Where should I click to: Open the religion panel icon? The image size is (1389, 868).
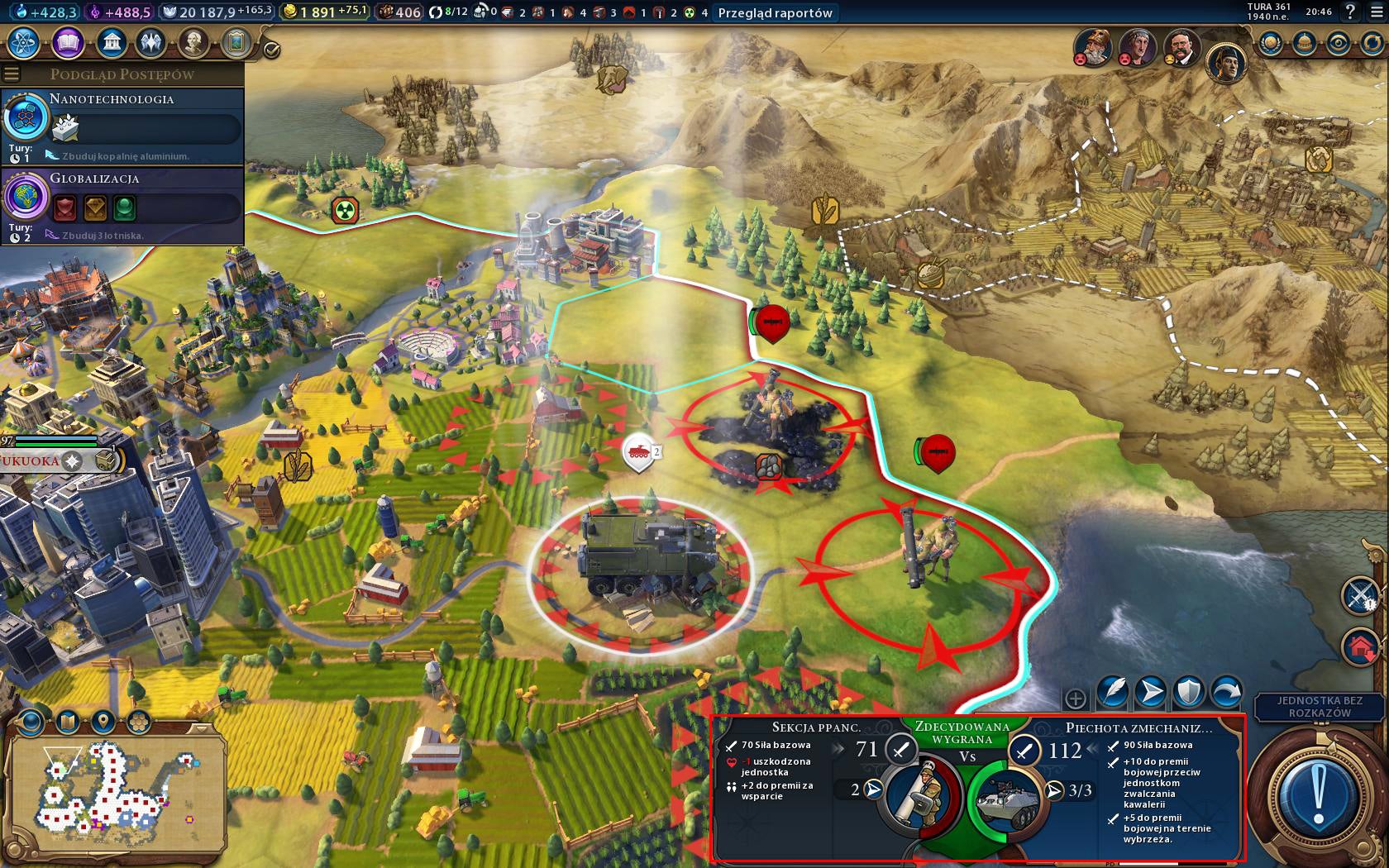[x=150, y=41]
